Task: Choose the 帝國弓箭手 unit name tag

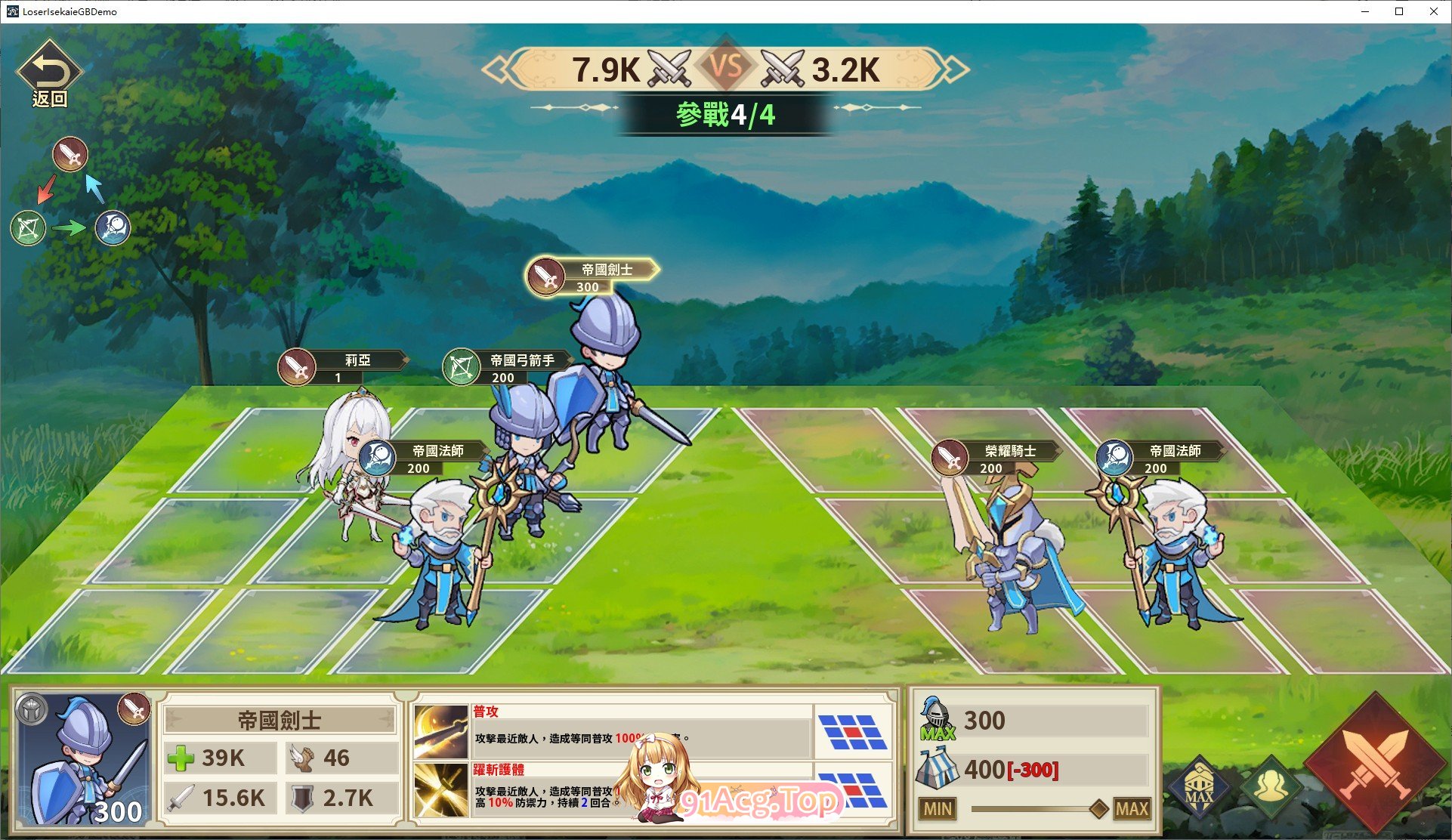Action: coord(508,367)
